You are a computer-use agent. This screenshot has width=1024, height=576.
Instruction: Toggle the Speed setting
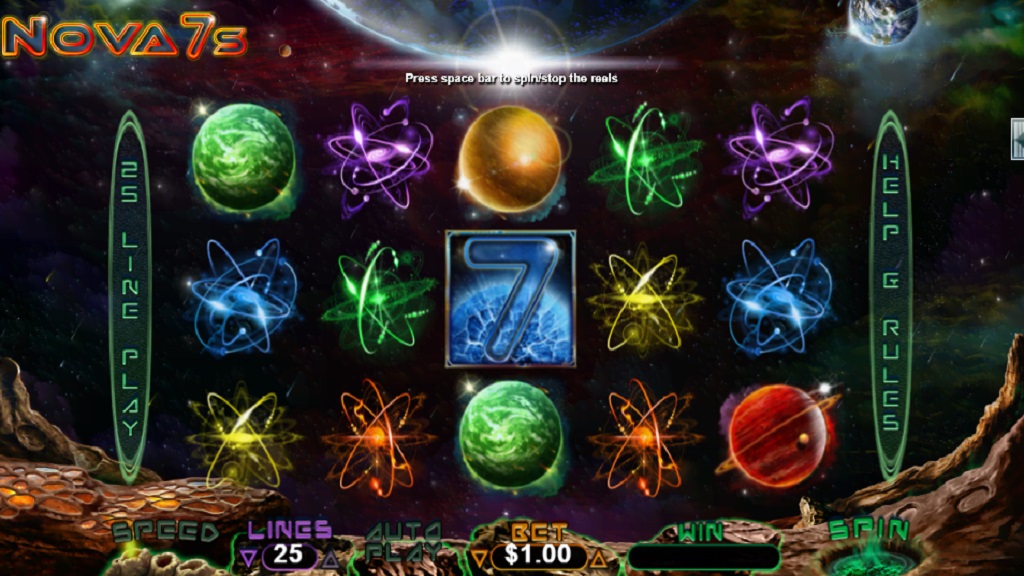[x=165, y=533]
